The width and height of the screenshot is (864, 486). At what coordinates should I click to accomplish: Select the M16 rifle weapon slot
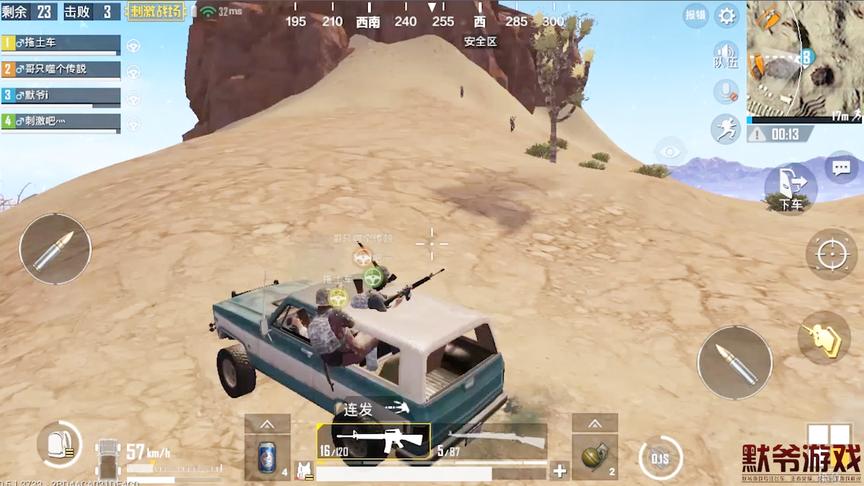click(x=374, y=441)
